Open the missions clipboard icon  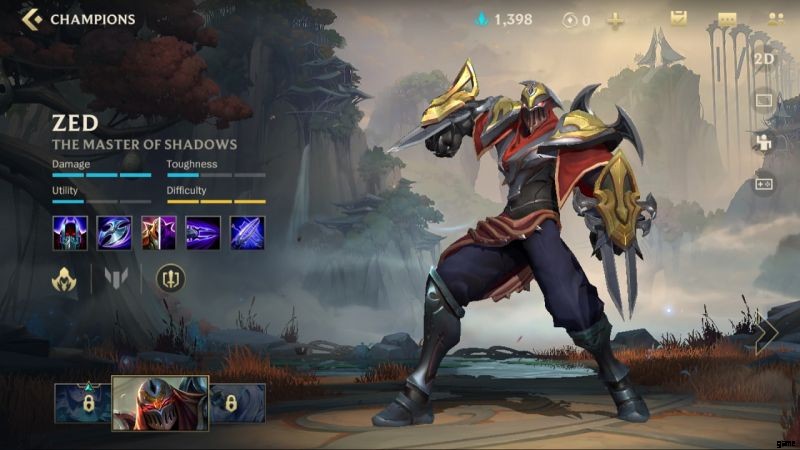coord(678,19)
